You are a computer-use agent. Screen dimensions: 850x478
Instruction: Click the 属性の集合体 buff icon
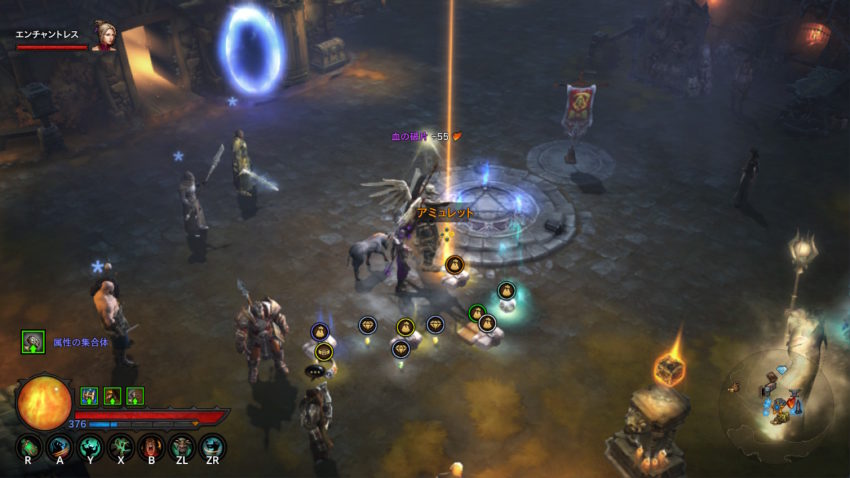[33, 342]
